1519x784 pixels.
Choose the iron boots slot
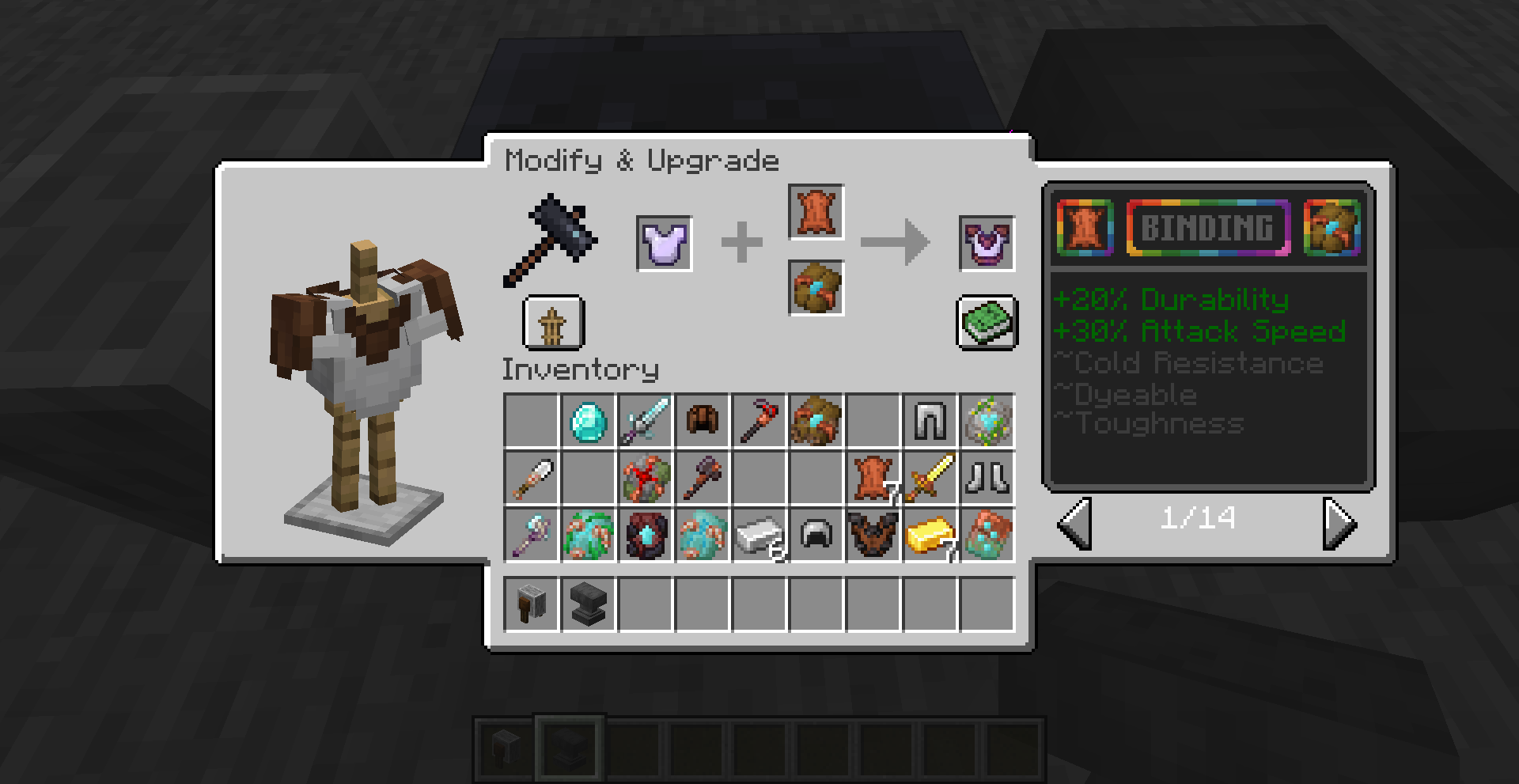click(987, 479)
